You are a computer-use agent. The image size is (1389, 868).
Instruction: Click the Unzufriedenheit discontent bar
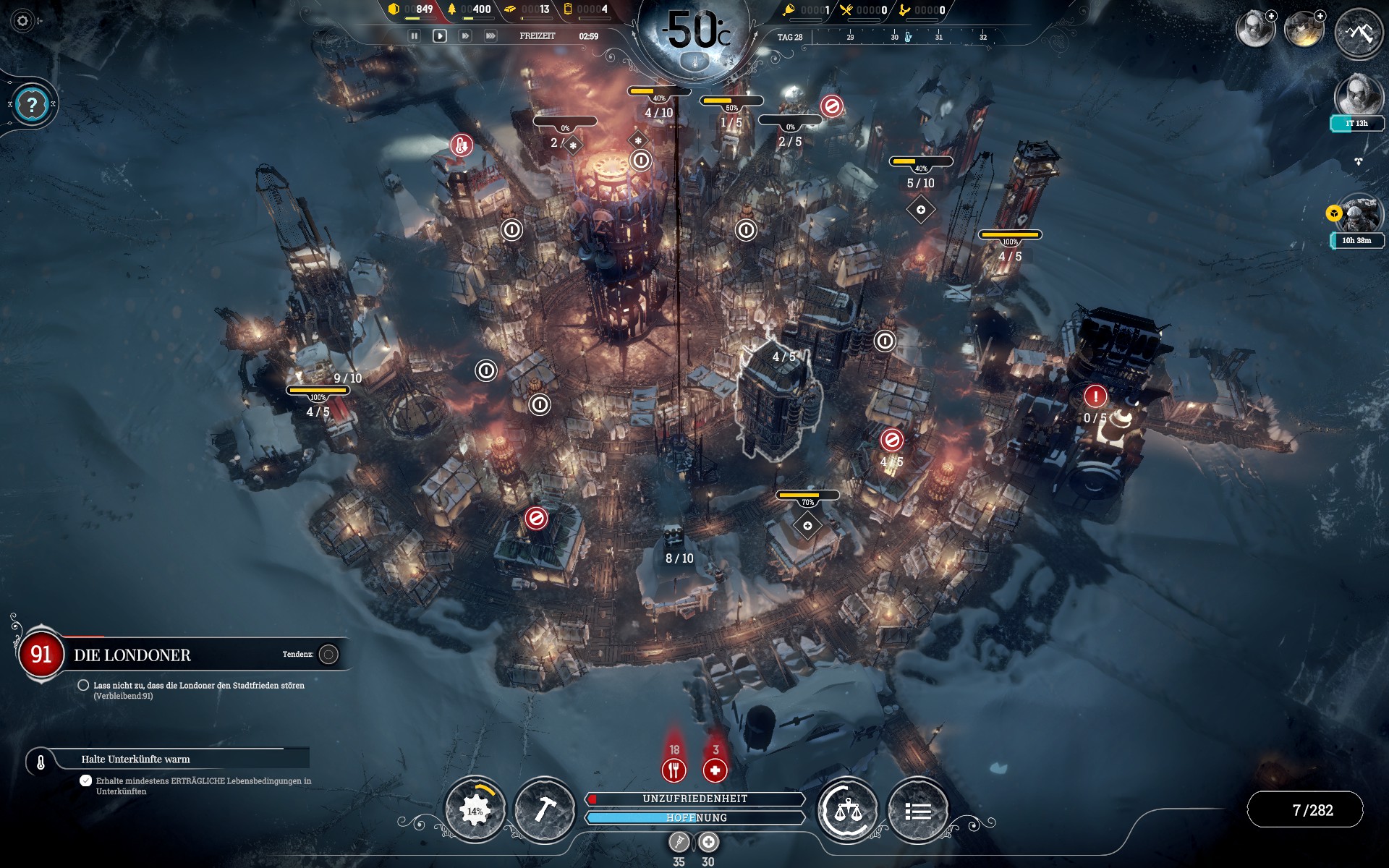point(695,799)
